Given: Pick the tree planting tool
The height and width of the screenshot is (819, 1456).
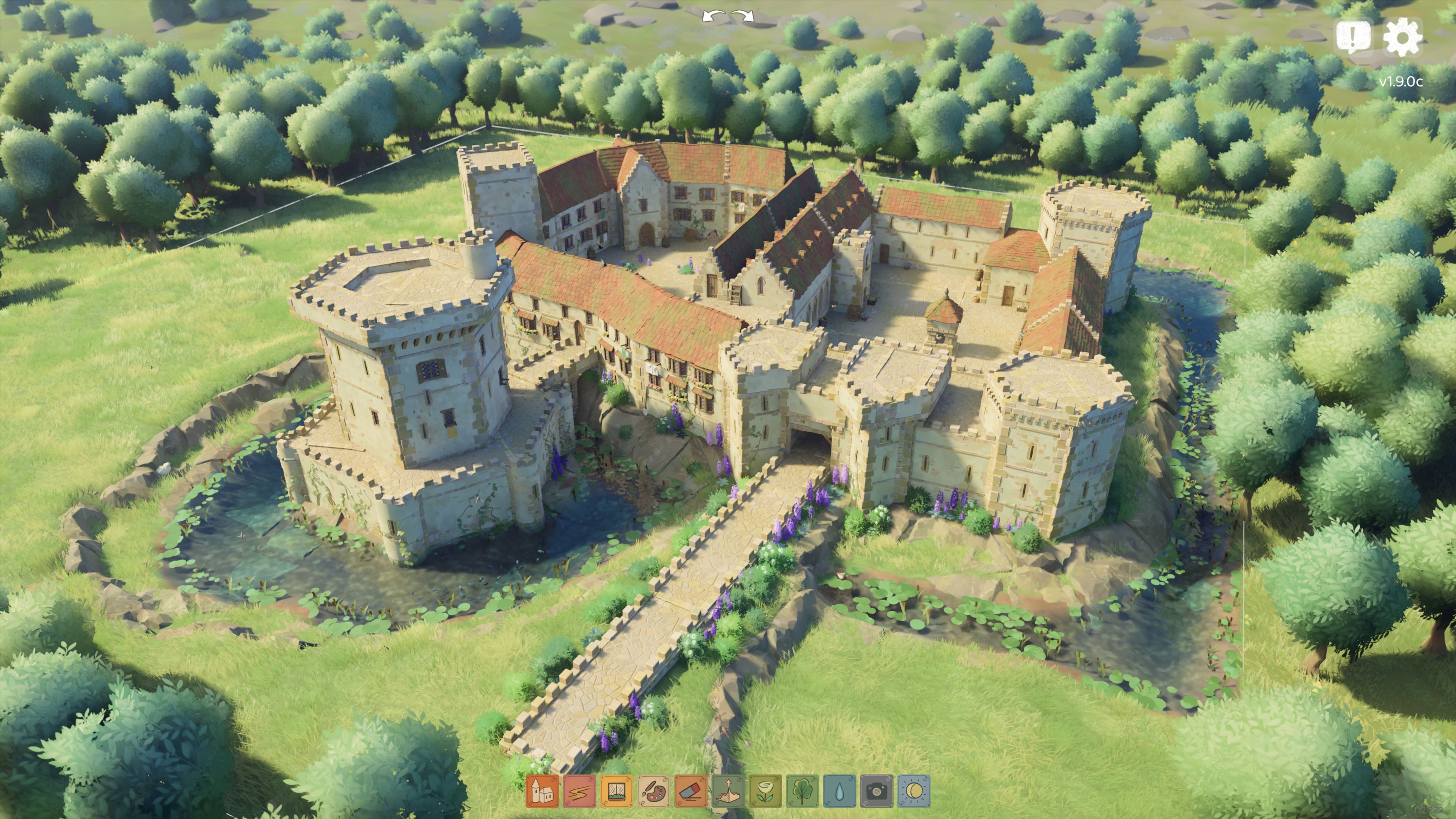Looking at the screenshot, I should click(x=803, y=790).
